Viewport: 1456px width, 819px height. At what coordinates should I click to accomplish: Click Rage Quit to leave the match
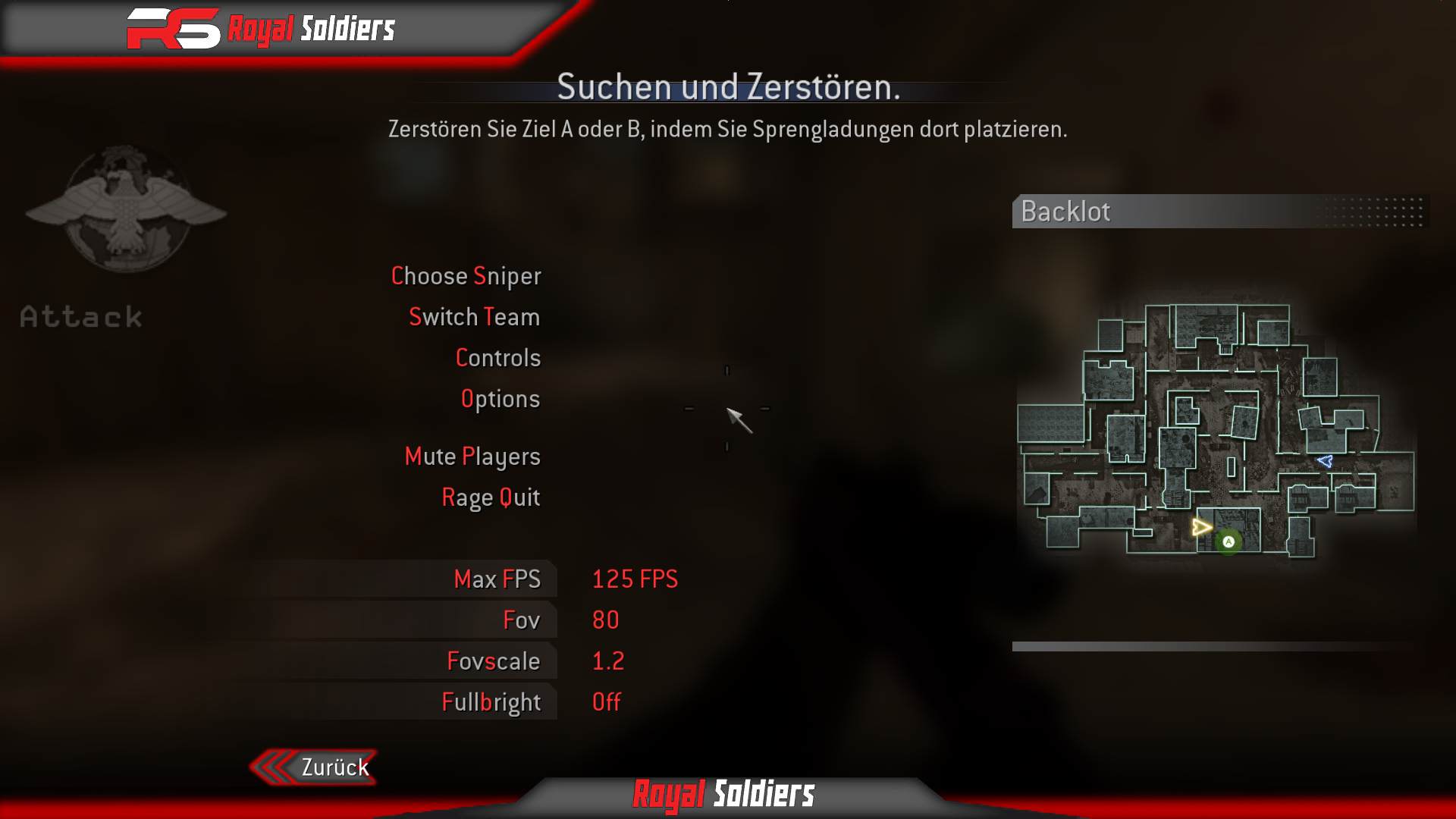click(x=491, y=497)
